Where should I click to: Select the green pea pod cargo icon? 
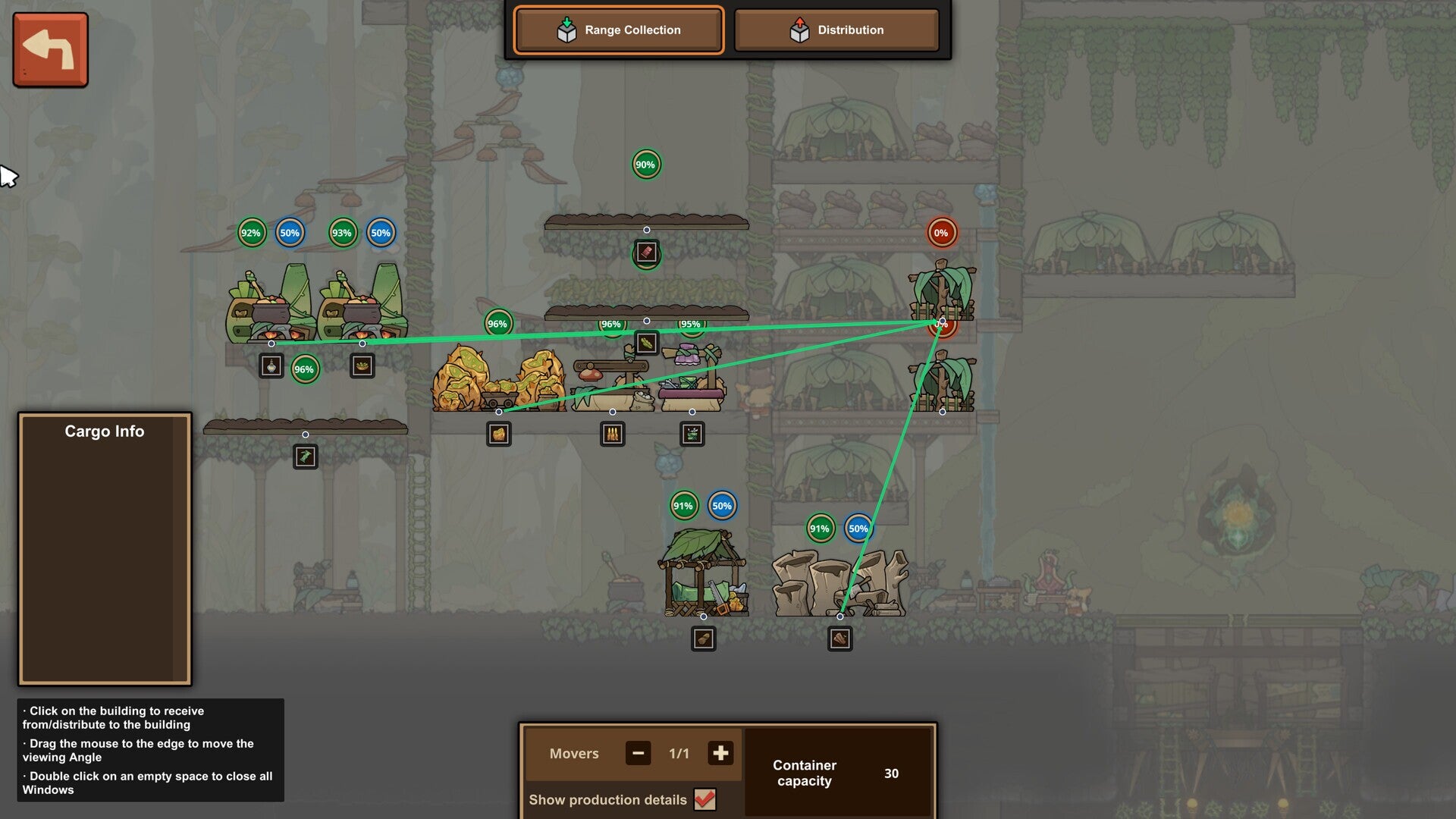645,341
